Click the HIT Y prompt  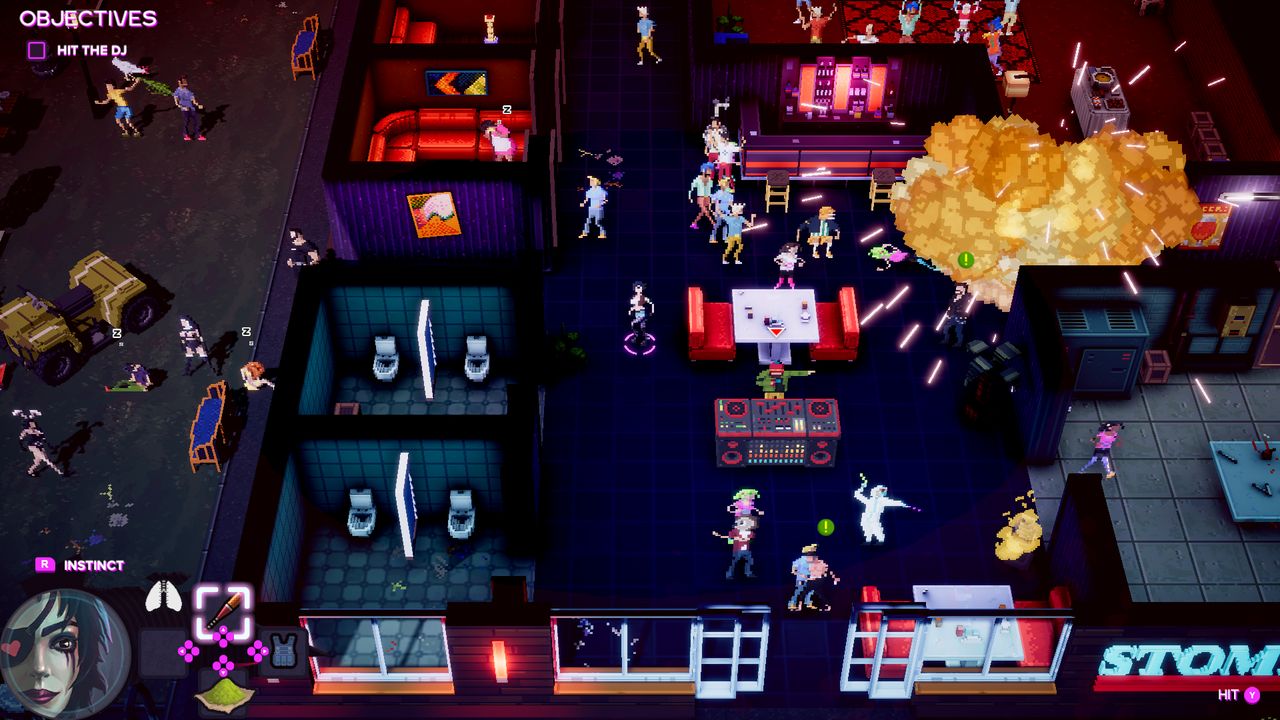coord(1237,695)
